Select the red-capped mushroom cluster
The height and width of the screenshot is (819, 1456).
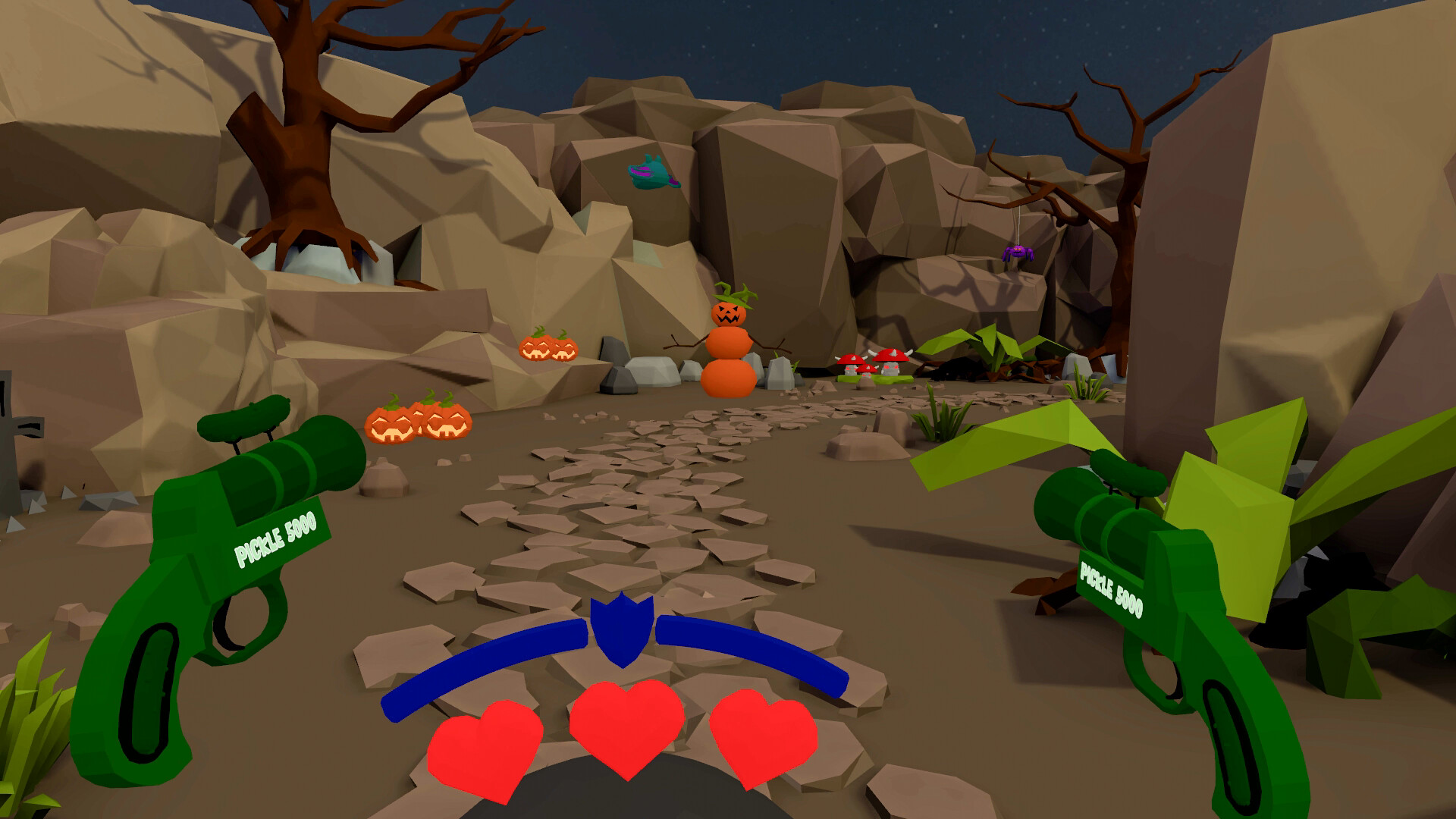(x=872, y=360)
